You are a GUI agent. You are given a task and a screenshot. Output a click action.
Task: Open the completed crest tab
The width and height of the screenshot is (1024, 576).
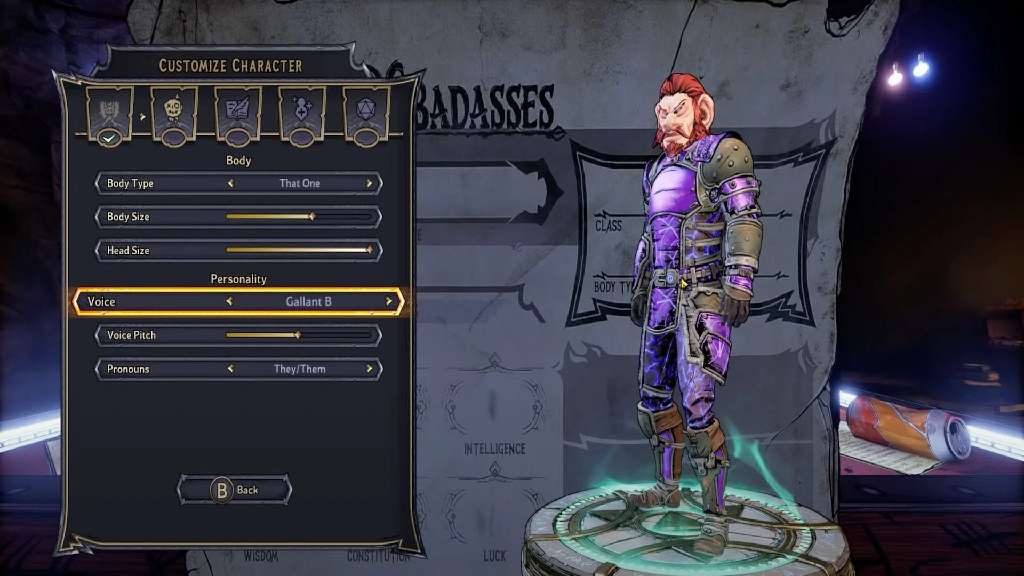tap(109, 110)
